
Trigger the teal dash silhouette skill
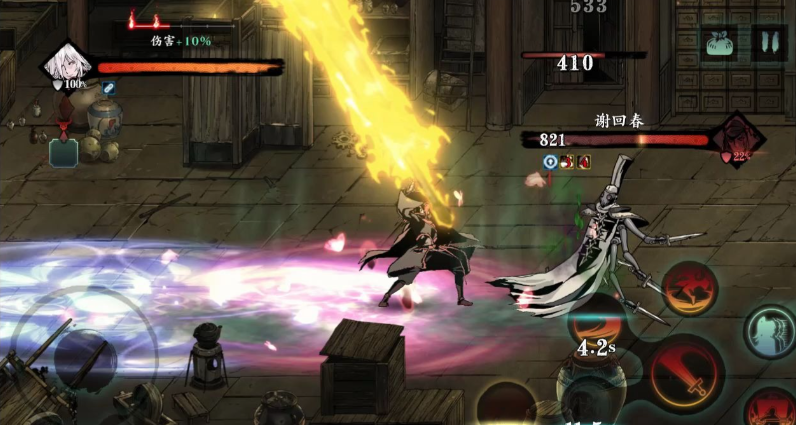[x=769, y=332]
